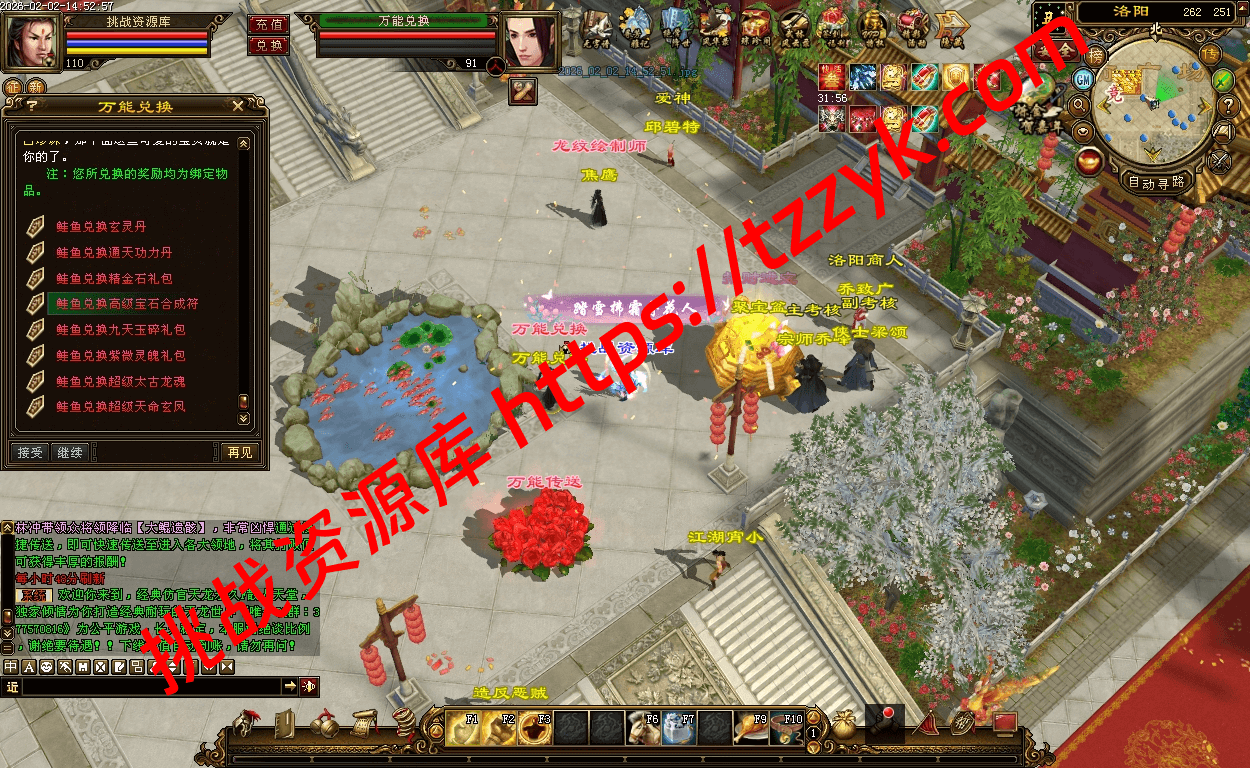This screenshot has width=1250, height=768.
Task: Click the 接受 accept button
Action: tap(30, 453)
